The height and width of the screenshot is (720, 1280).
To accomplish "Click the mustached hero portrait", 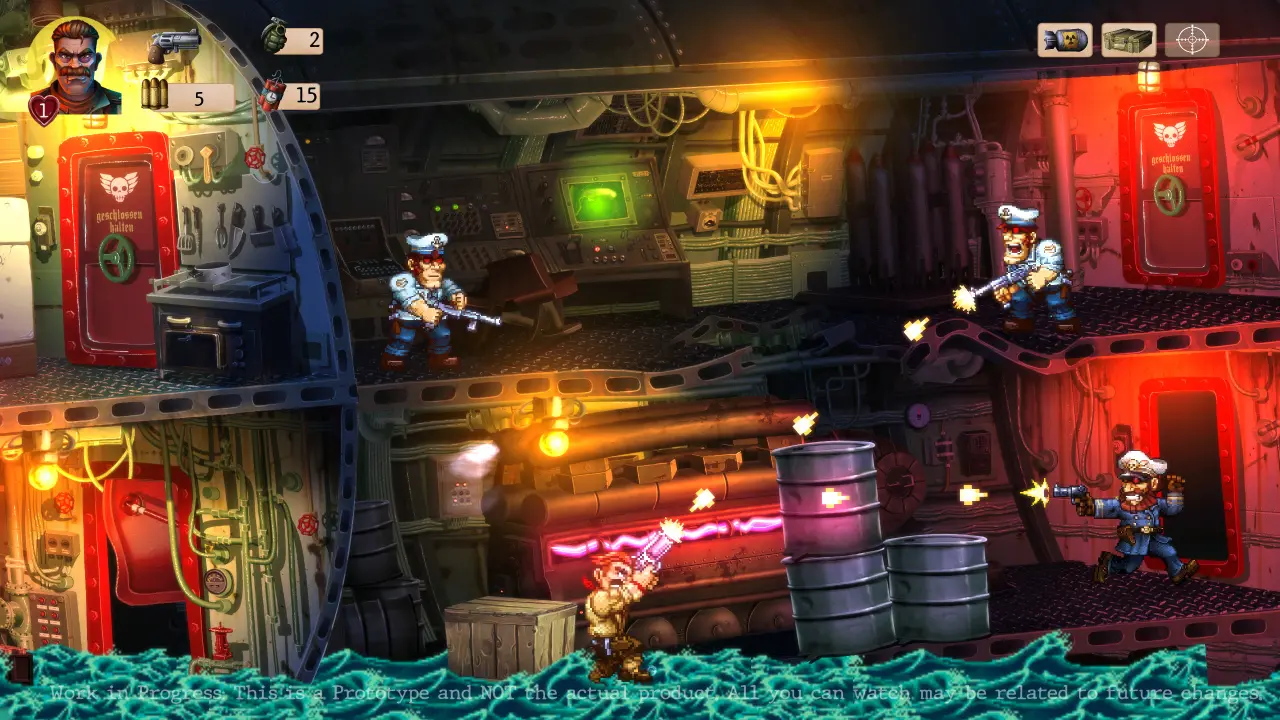I will [x=76, y=66].
